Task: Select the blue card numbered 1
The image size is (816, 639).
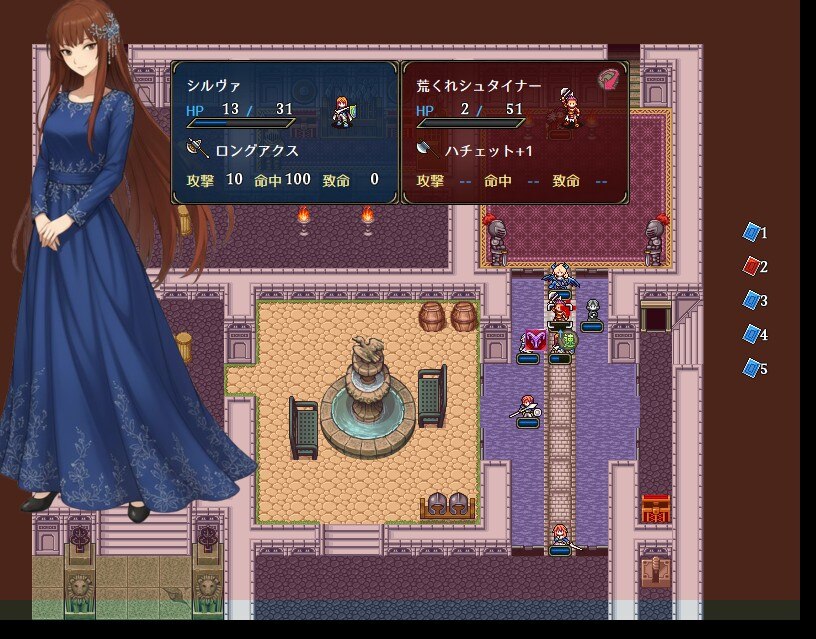Action: pyautogui.click(x=752, y=232)
